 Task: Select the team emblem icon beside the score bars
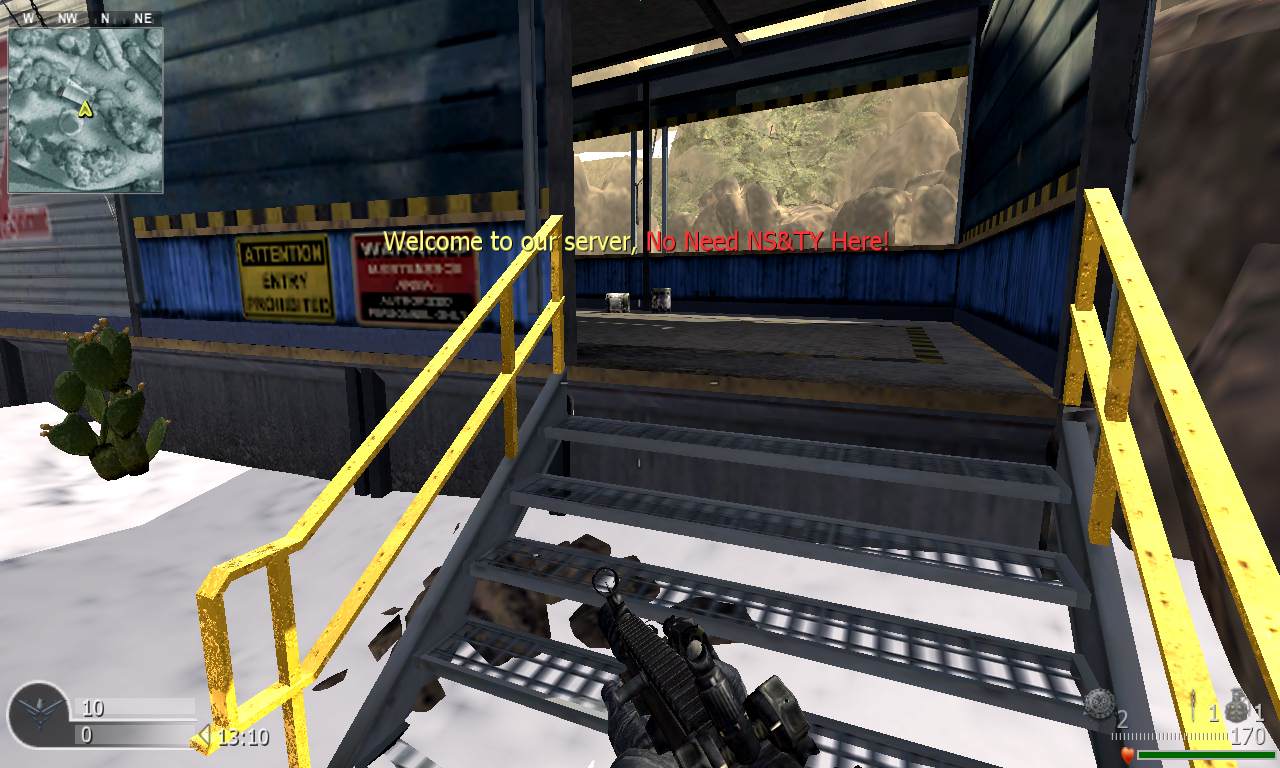(x=39, y=715)
